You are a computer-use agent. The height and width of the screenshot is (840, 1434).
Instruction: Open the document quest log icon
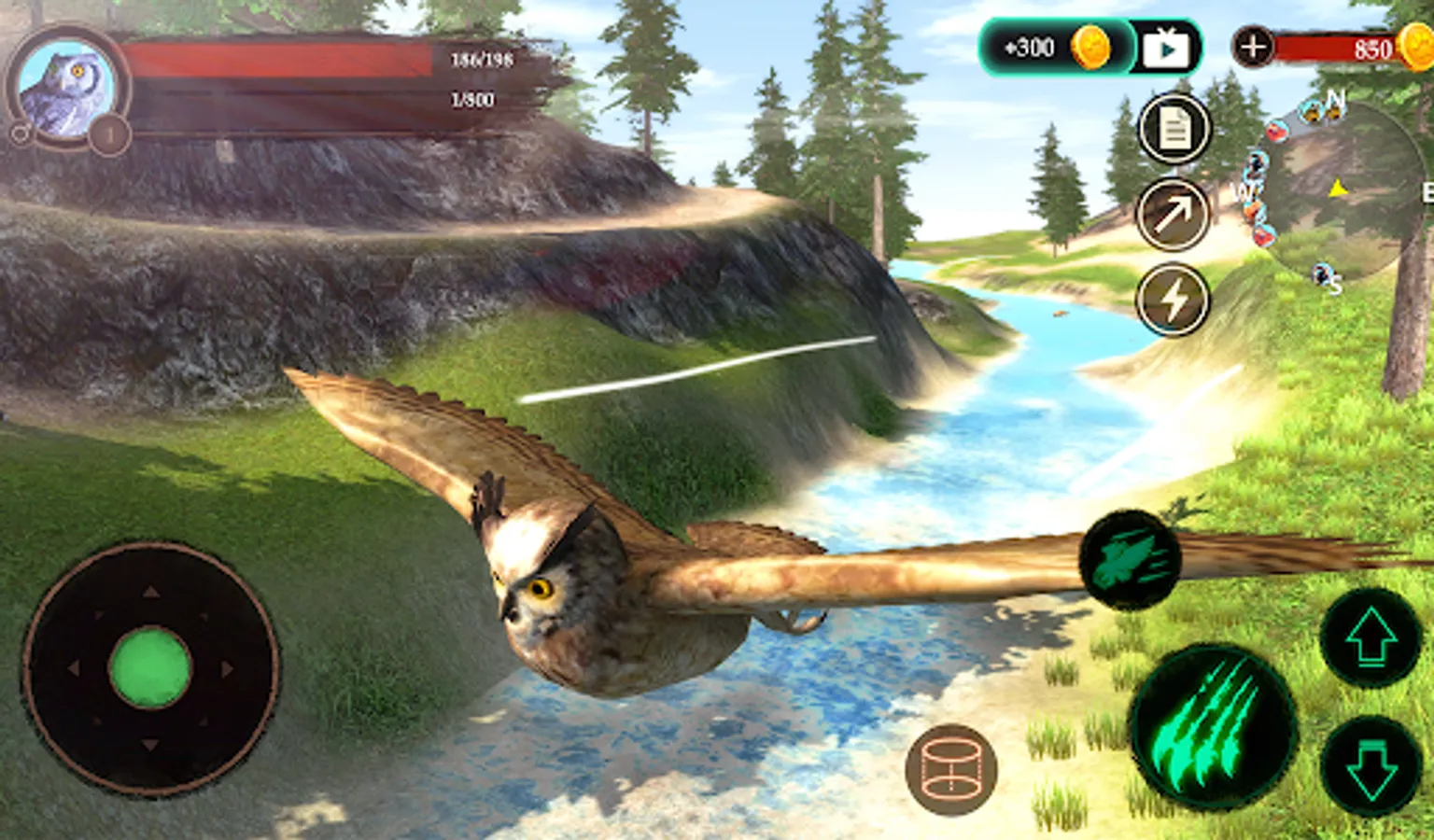click(x=1174, y=129)
